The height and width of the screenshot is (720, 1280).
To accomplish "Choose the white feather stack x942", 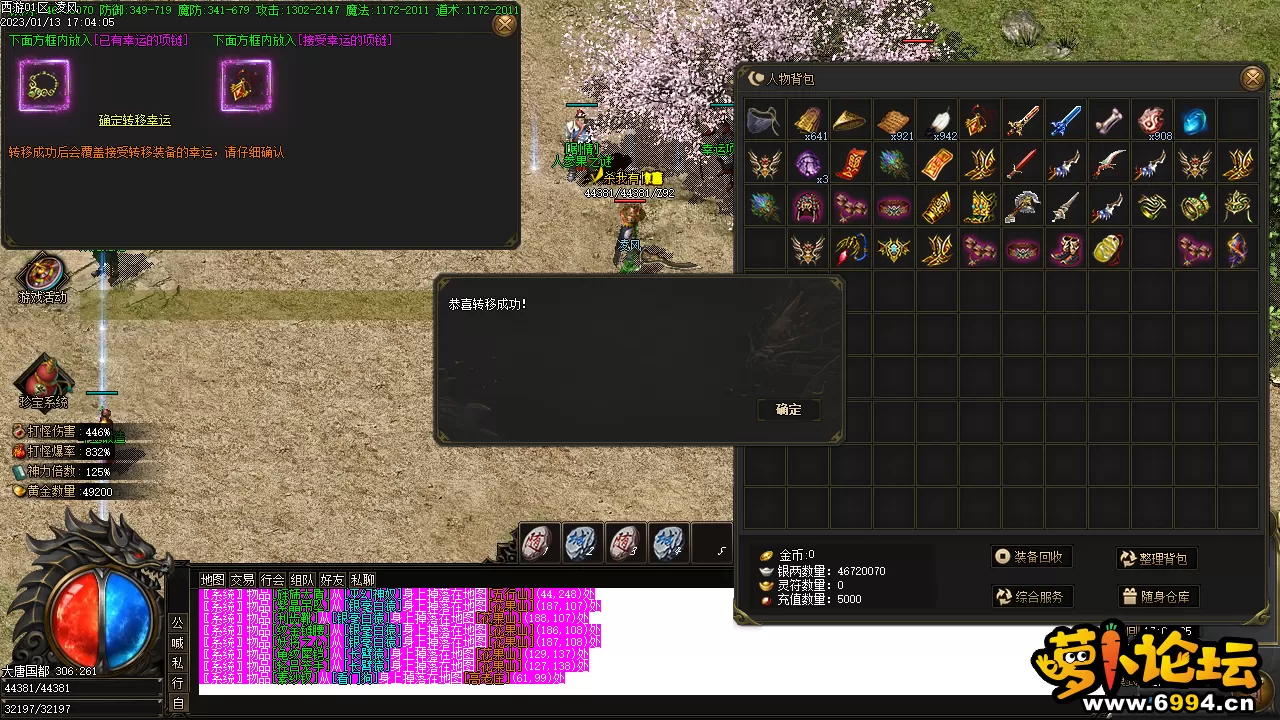I will 937,120.
